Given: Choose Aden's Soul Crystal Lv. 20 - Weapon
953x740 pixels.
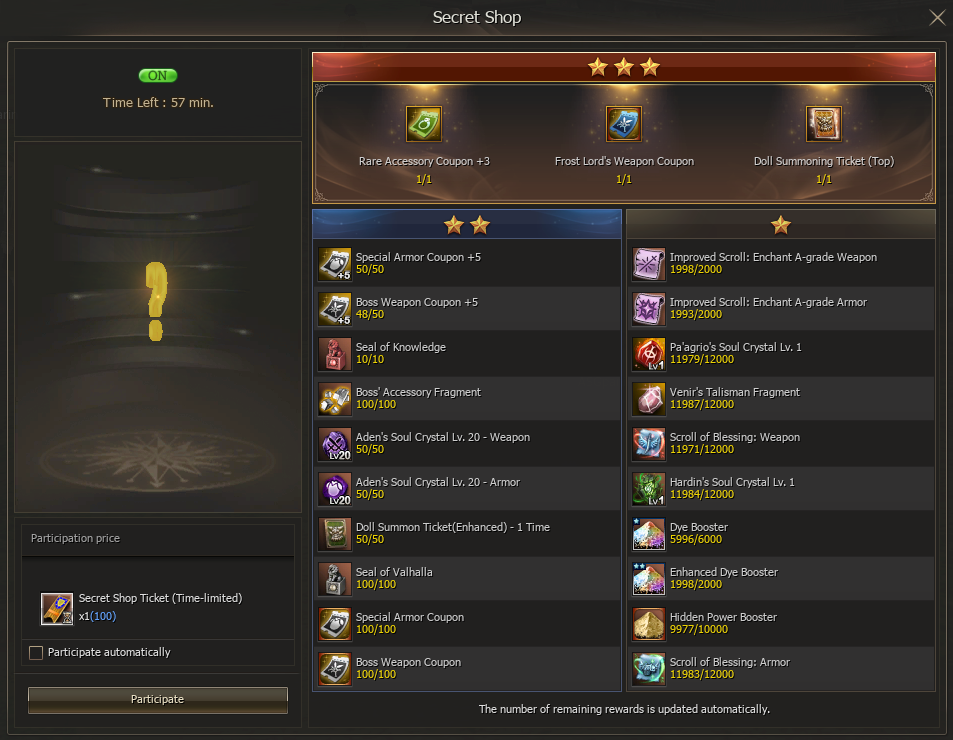Looking at the screenshot, I should click(x=466, y=445).
